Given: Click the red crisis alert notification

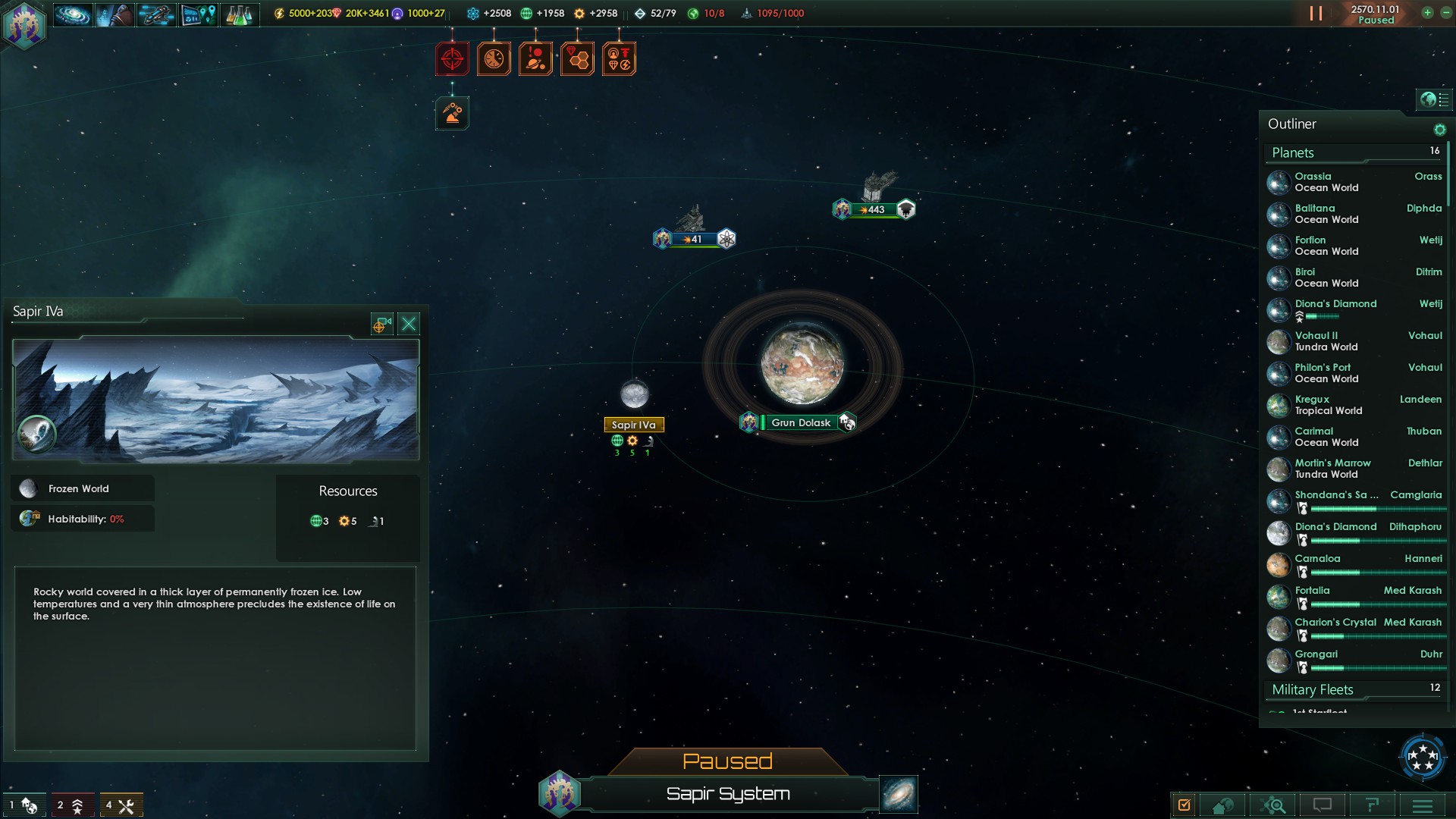Looking at the screenshot, I should pos(452,58).
